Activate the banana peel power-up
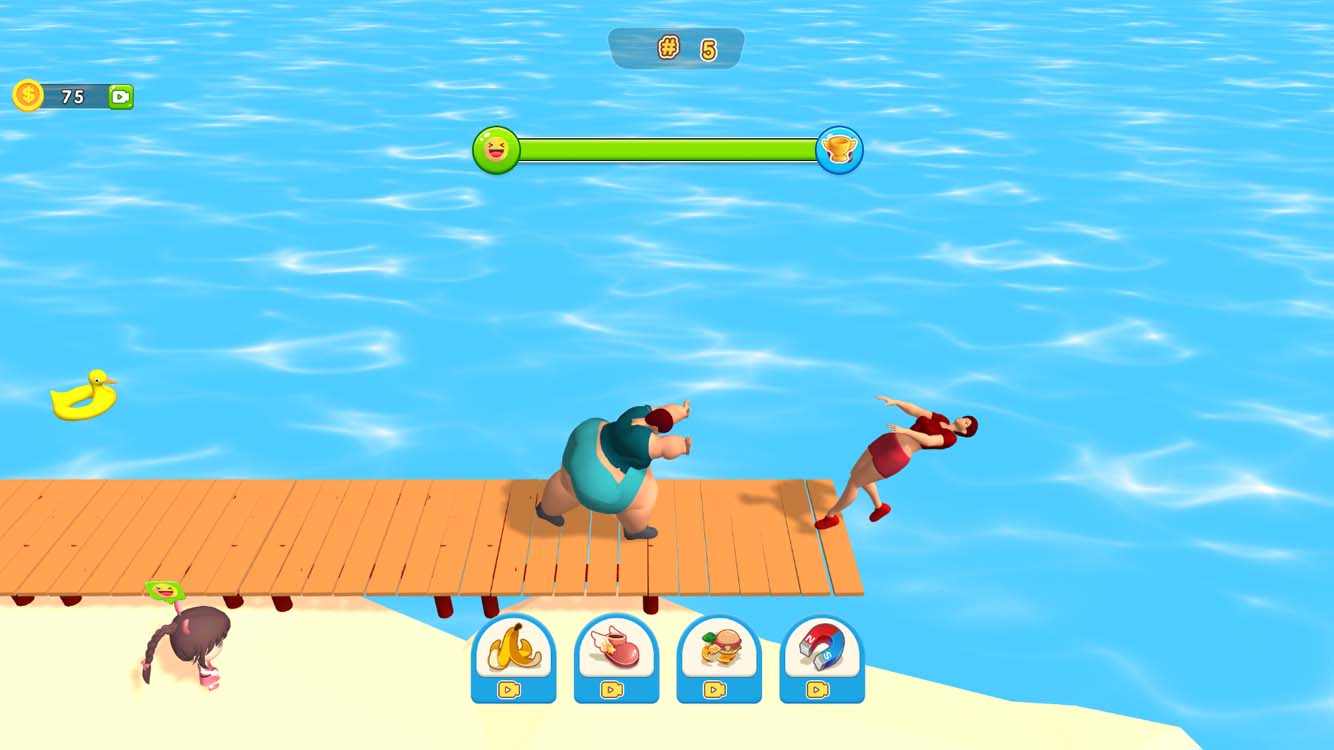The image size is (1334, 750). [x=513, y=650]
